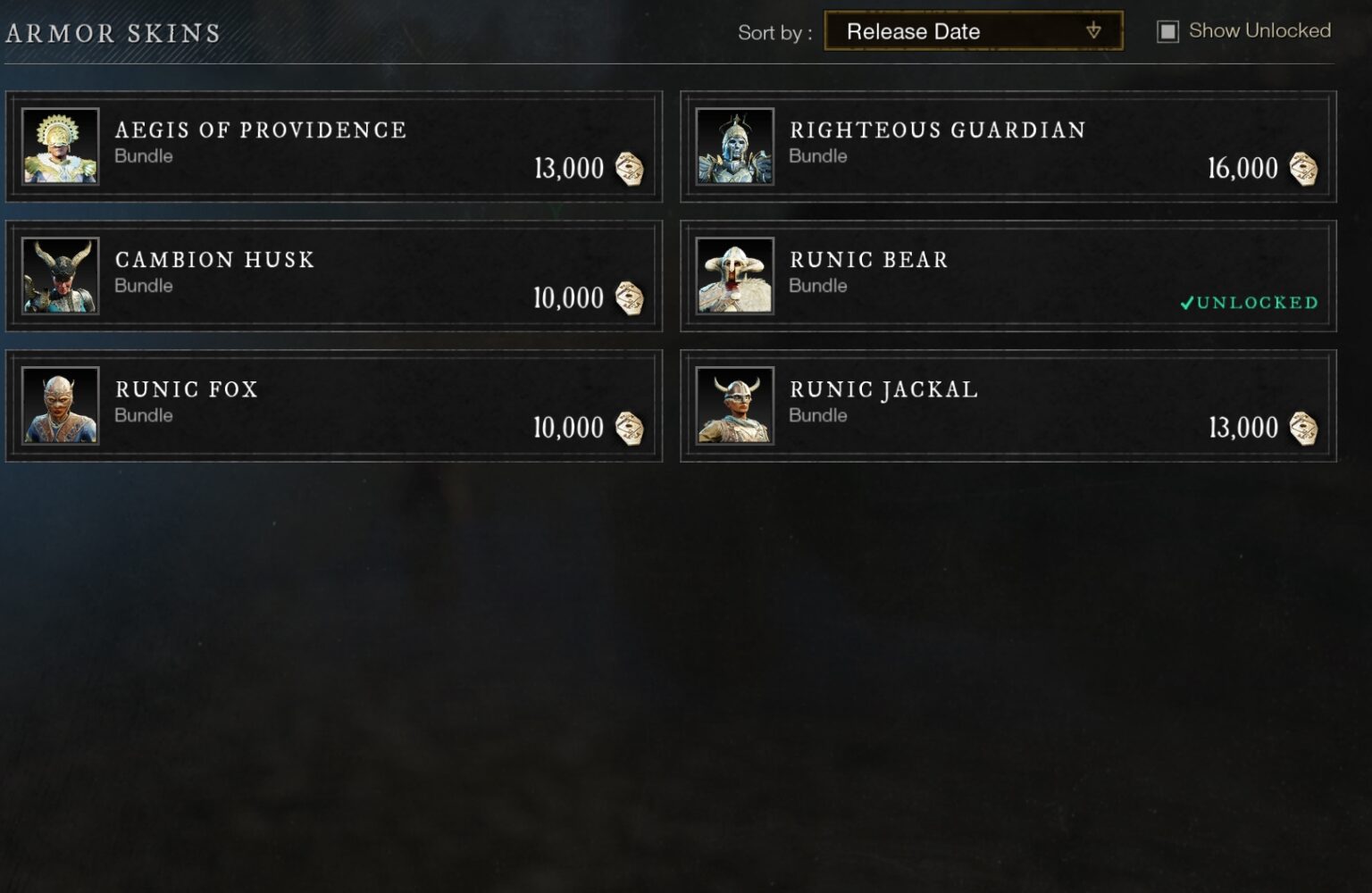Select the Runic Jackal bundle listing

[x=1008, y=405]
